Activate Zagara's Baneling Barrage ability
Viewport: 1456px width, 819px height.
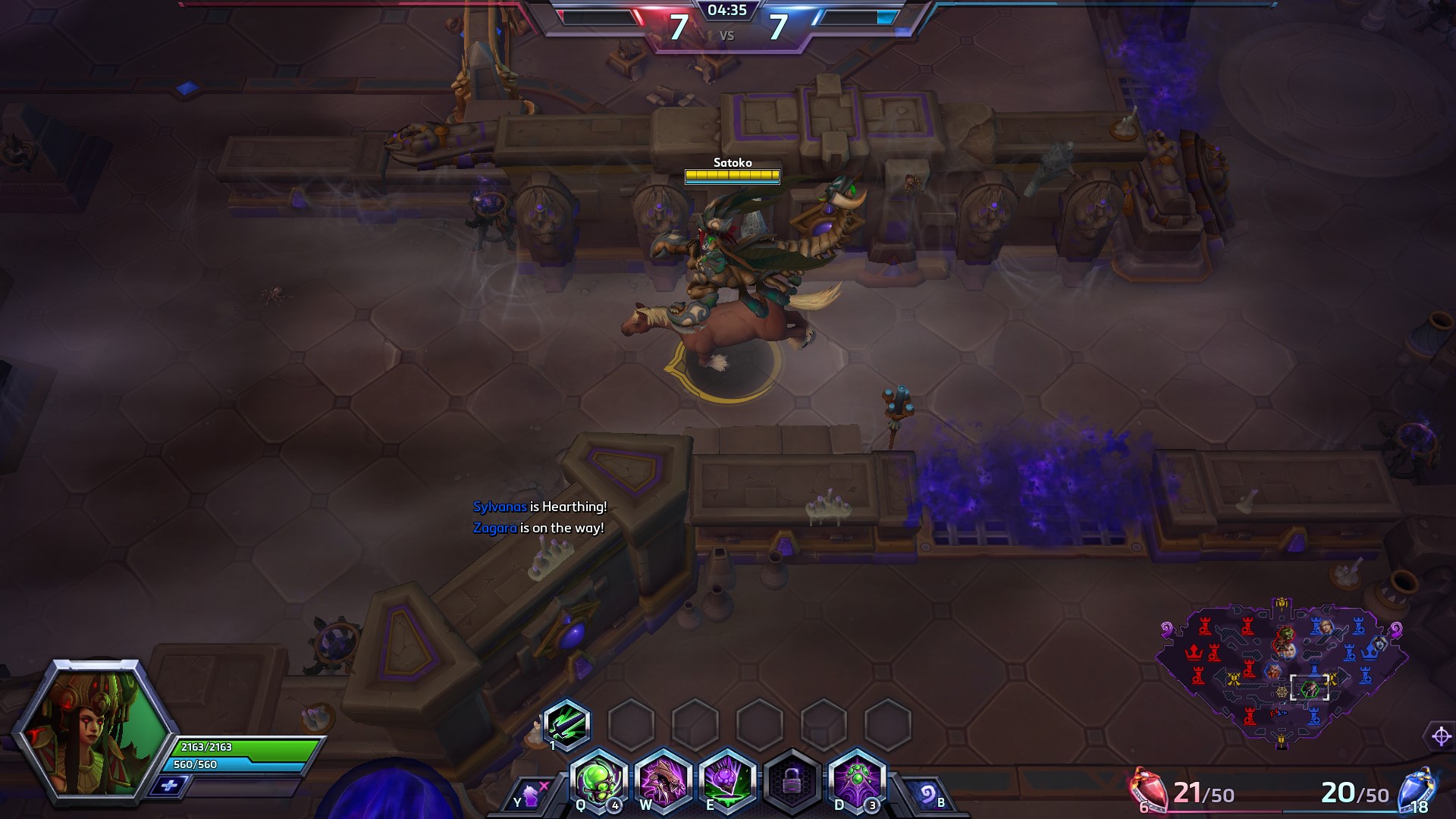pos(598,781)
